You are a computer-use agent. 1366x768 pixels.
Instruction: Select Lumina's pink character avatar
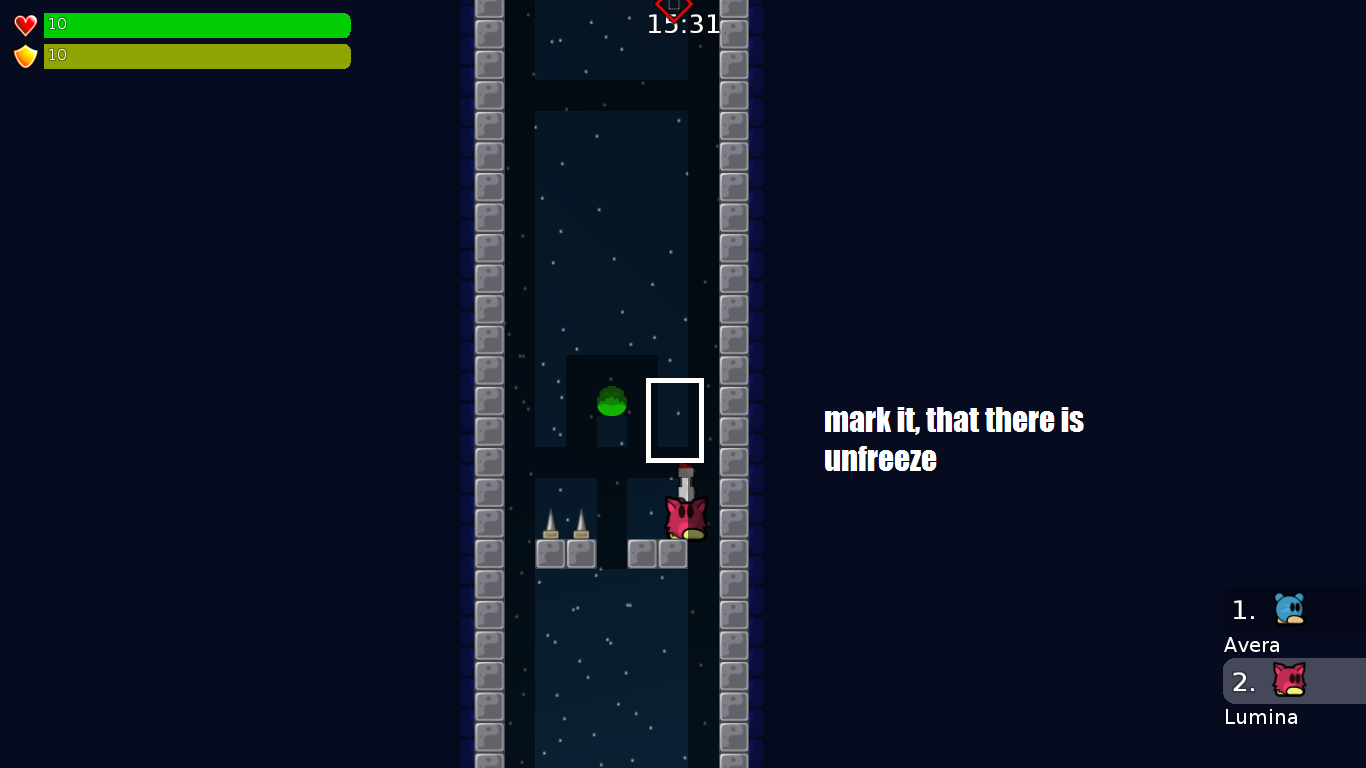pyautogui.click(x=1288, y=681)
